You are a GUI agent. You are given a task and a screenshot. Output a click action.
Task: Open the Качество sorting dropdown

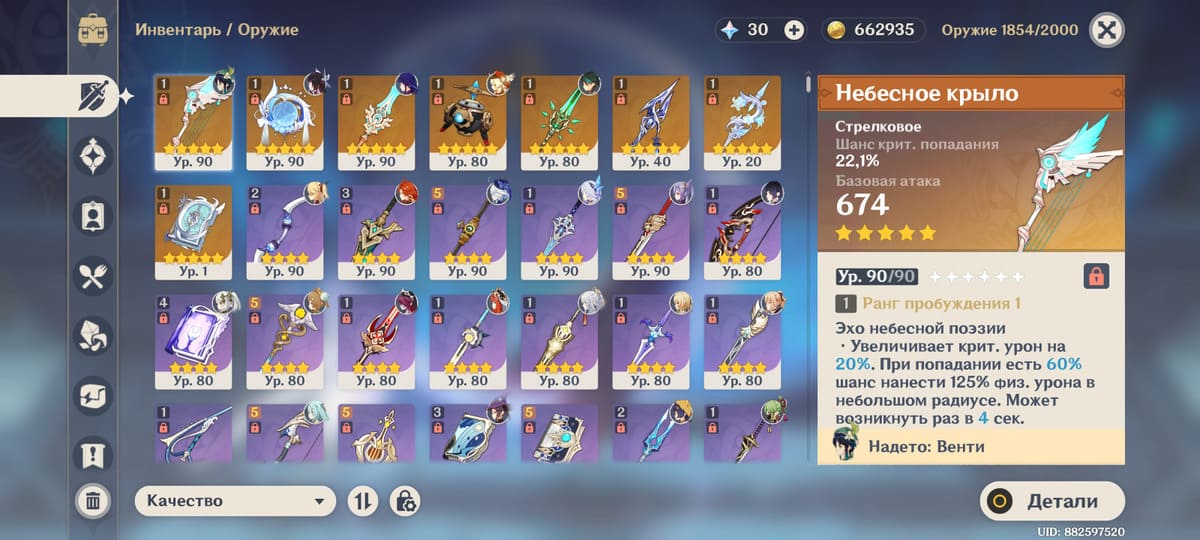235,501
